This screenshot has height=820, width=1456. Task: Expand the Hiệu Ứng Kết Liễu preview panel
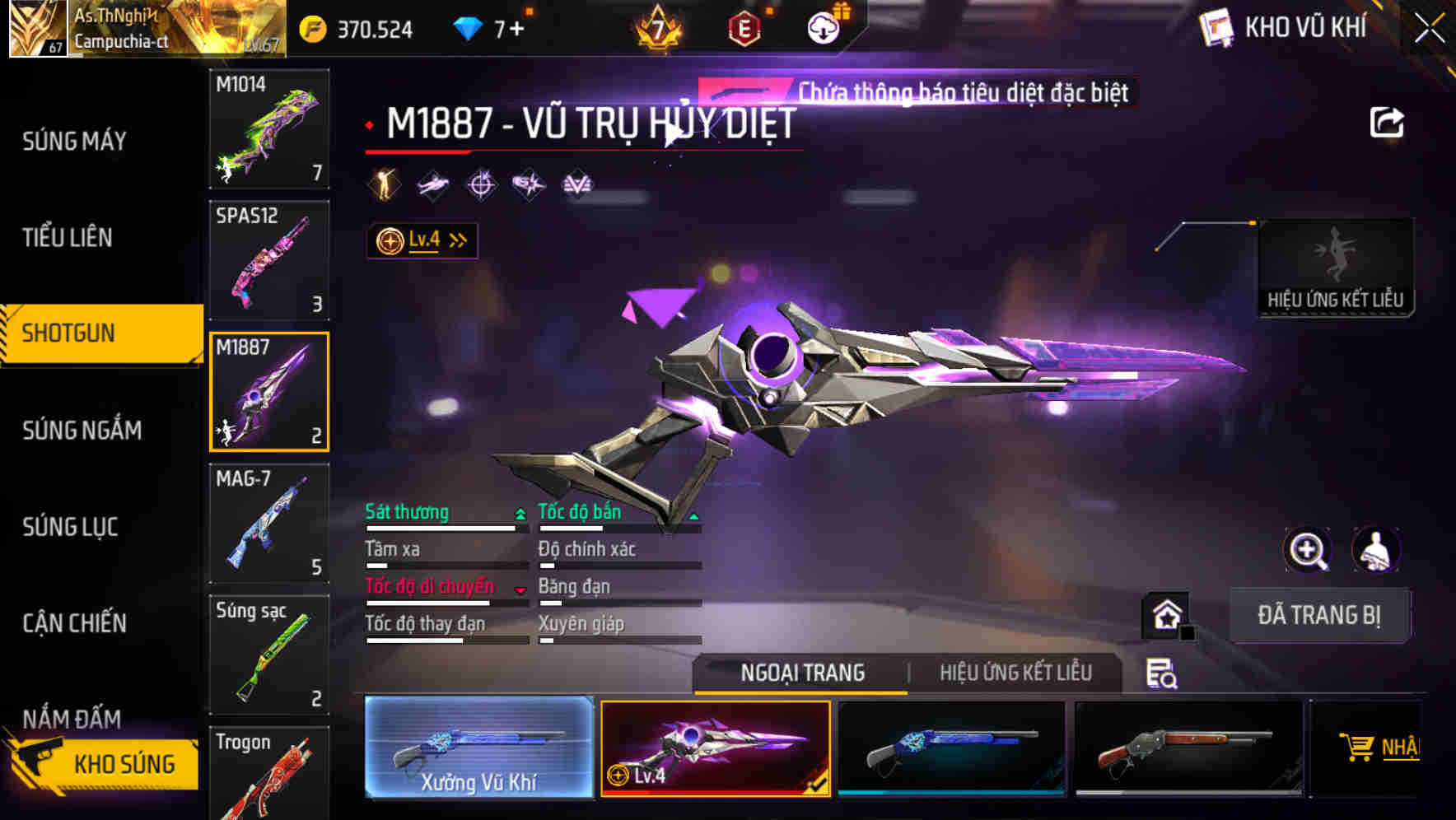point(1336,268)
